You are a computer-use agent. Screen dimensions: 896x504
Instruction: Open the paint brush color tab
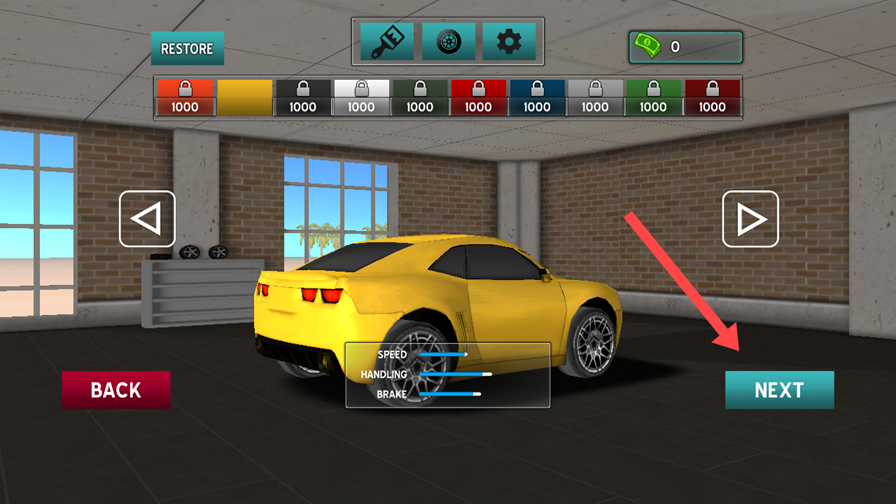click(x=387, y=42)
